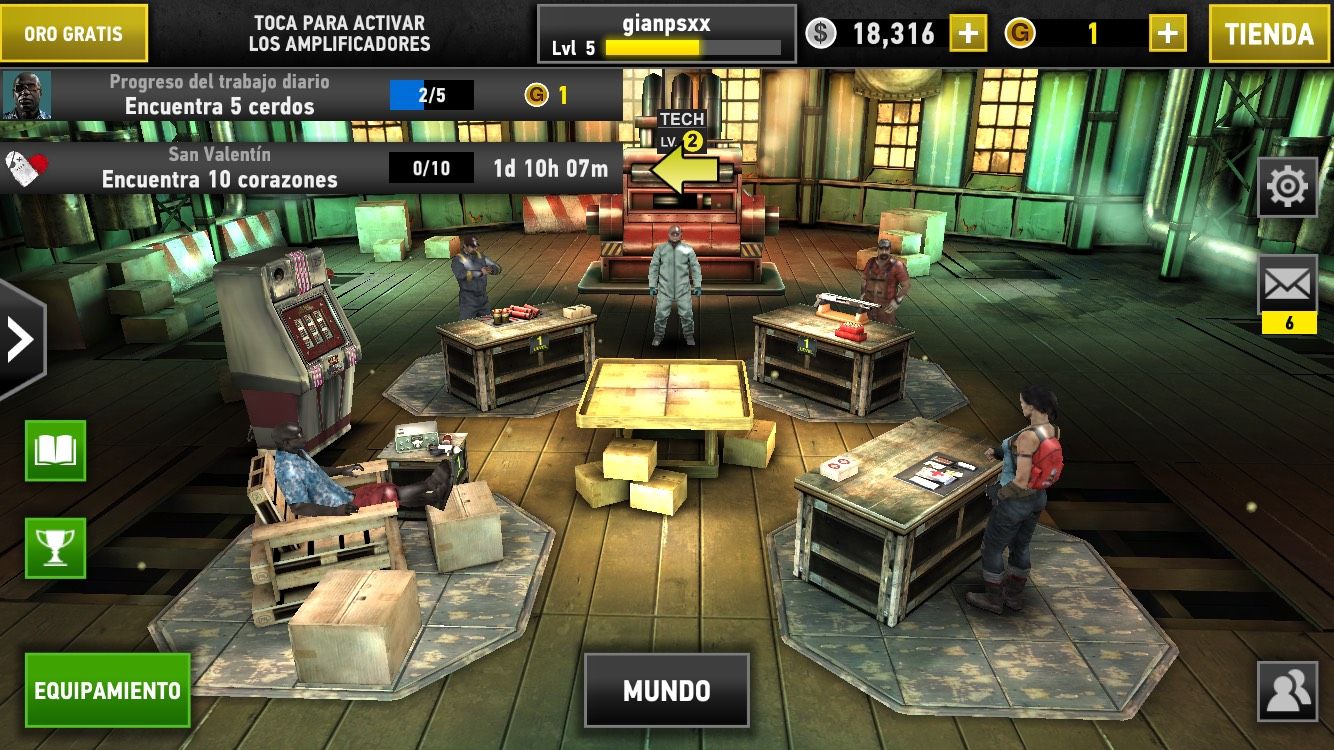
Task: View the daily job progress tracker
Action: click(310, 95)
